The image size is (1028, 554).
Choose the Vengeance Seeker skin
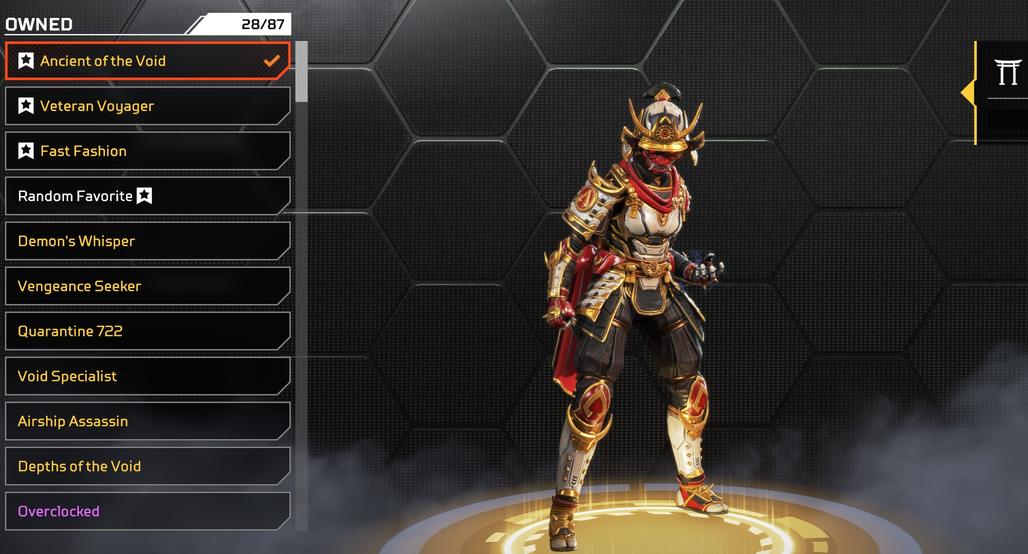(x=147, y=286)
